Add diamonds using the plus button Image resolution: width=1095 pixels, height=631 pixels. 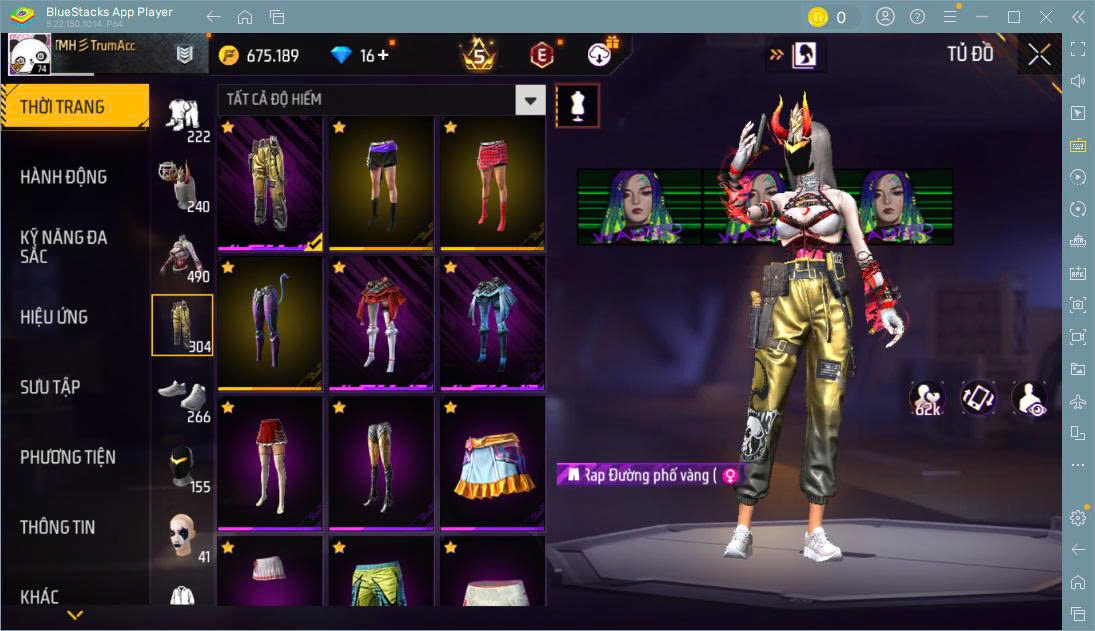click(x=383, y=56)
